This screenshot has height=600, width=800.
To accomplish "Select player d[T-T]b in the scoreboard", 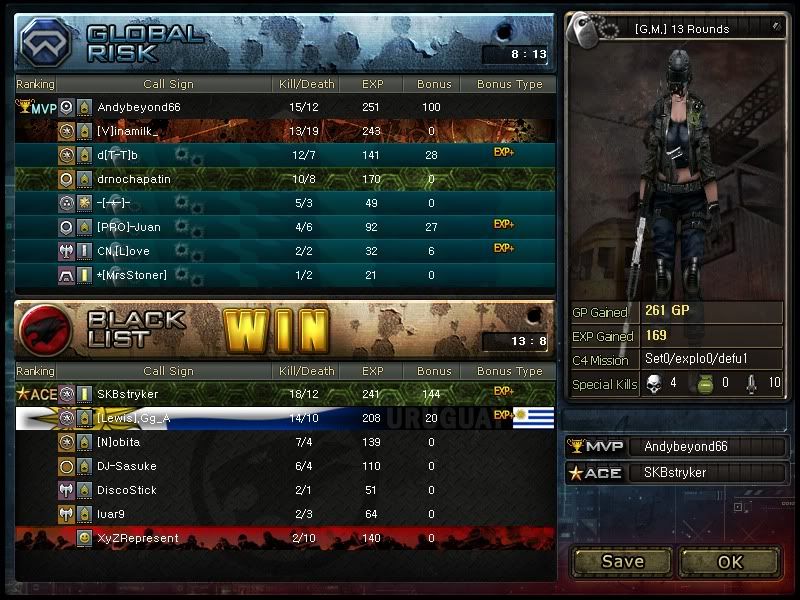I will pos(285,155).
